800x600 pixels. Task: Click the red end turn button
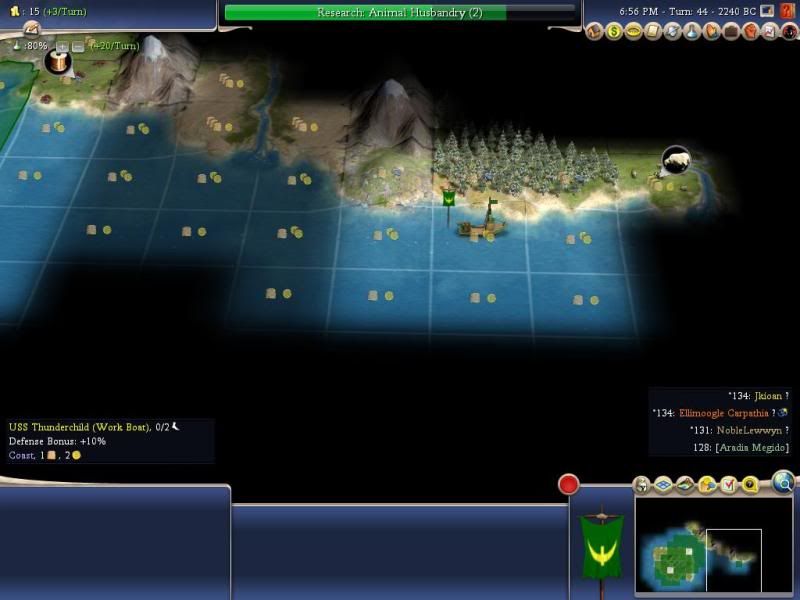point(569,485)
